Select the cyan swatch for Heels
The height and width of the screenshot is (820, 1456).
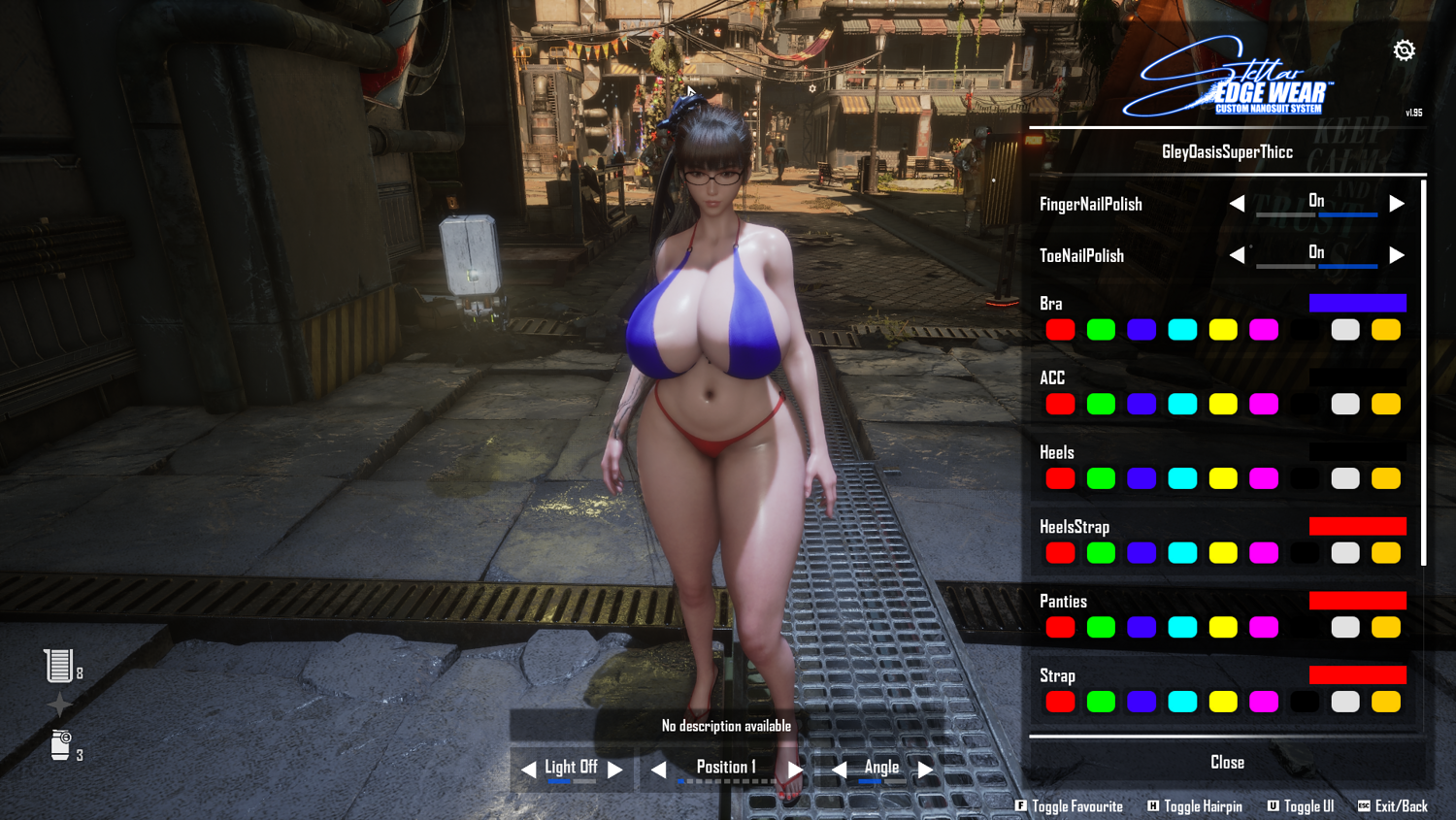(1182, 478)
